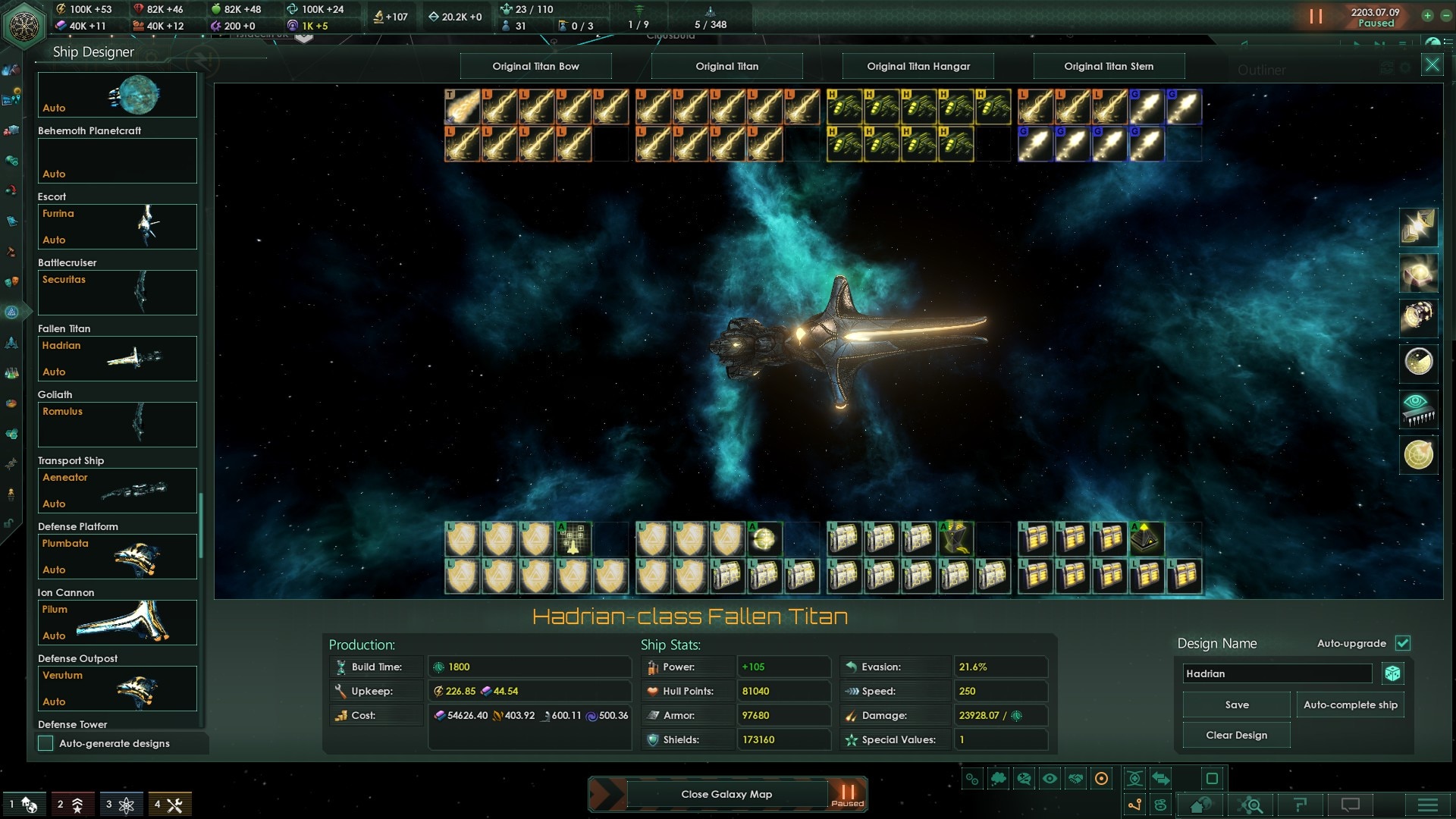
Task: Toggle the Auto-upgrade checkbox
Action: pyautogui.click(x=1403, y=643)
